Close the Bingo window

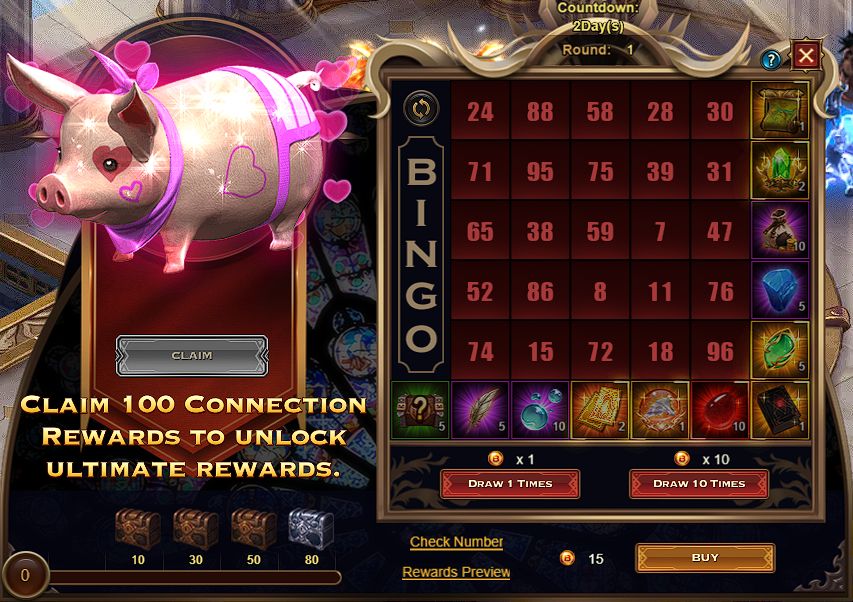click(x=807, y=55)
